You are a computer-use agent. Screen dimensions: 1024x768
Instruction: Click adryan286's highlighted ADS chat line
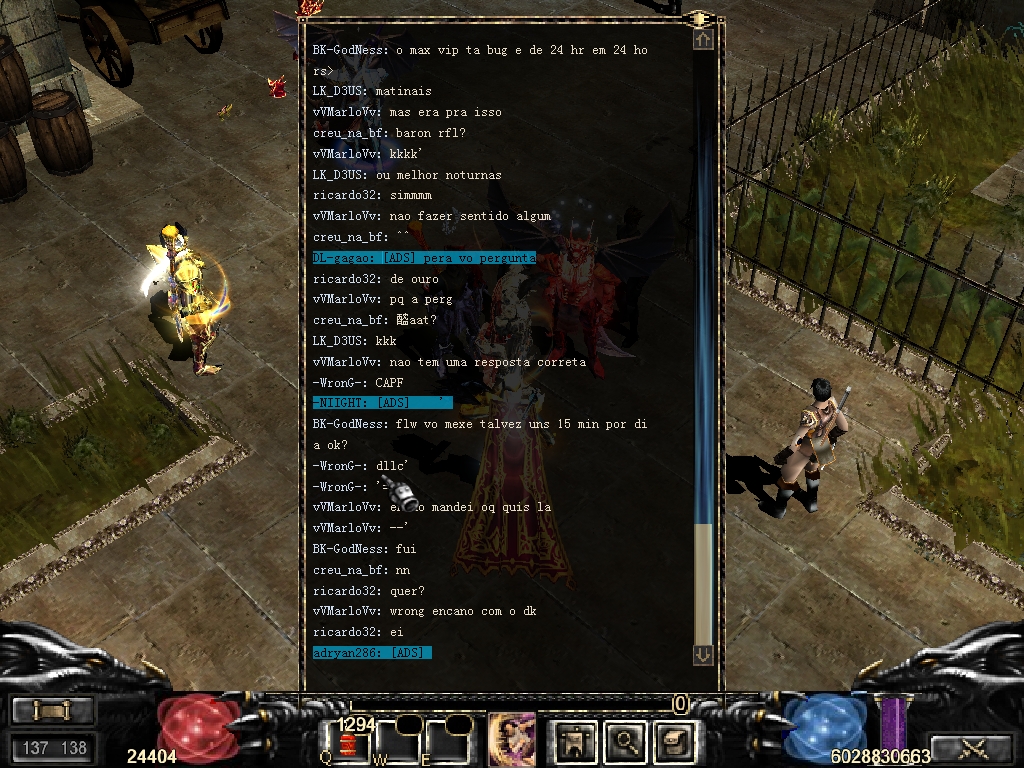[372, 653]
